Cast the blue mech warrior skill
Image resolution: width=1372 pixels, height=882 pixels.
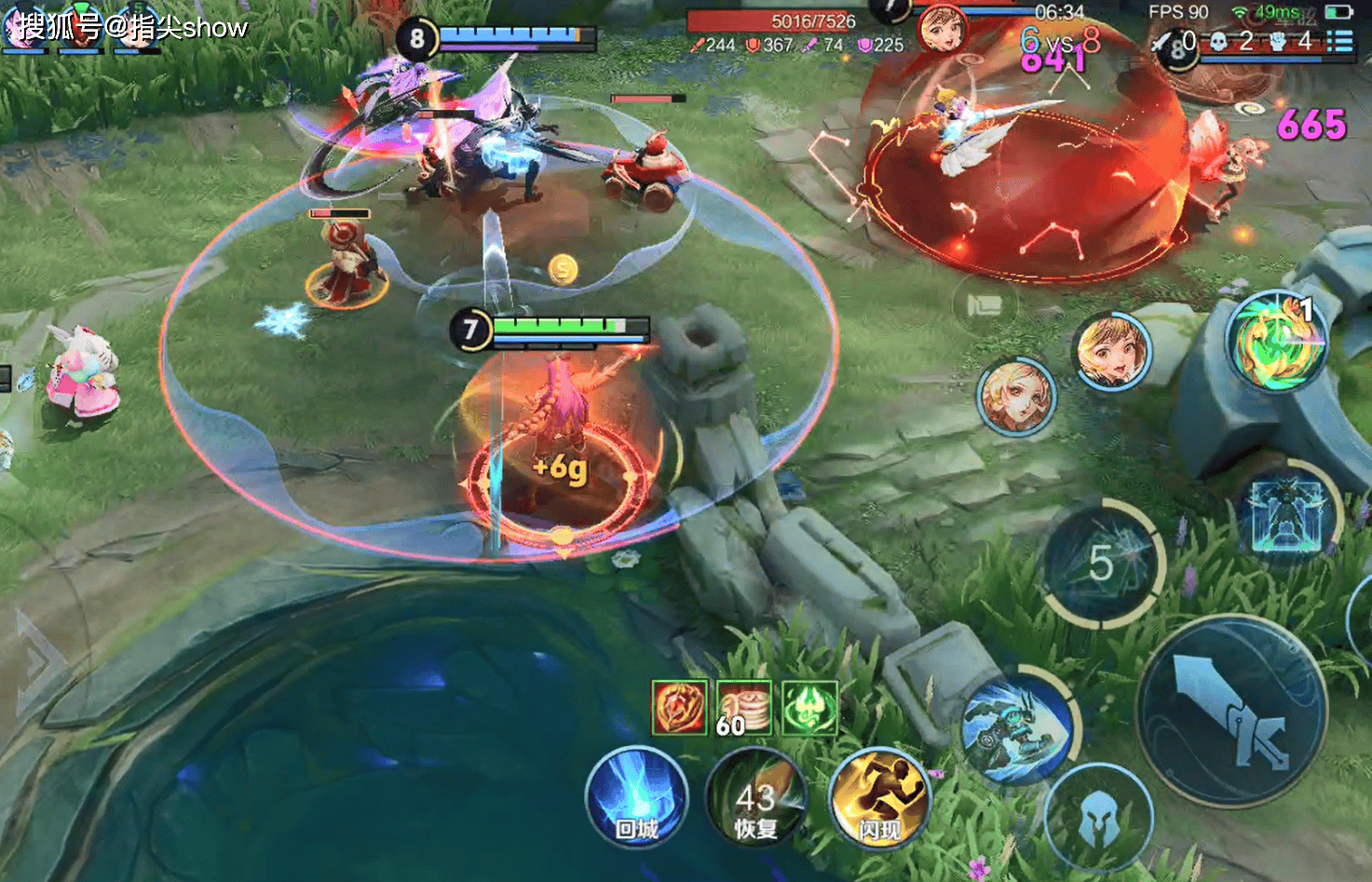1016,726
